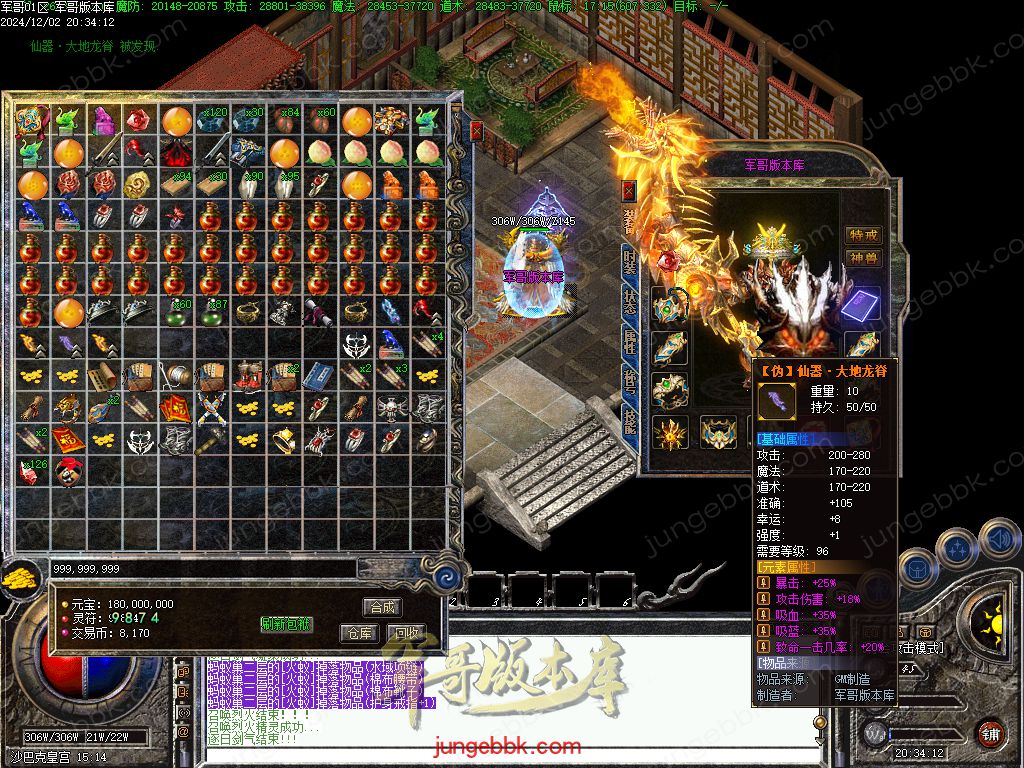The height and width of the screenshot is (768, 1024).
Task: Open the 状态 status tab
Action: coord(629,303)
